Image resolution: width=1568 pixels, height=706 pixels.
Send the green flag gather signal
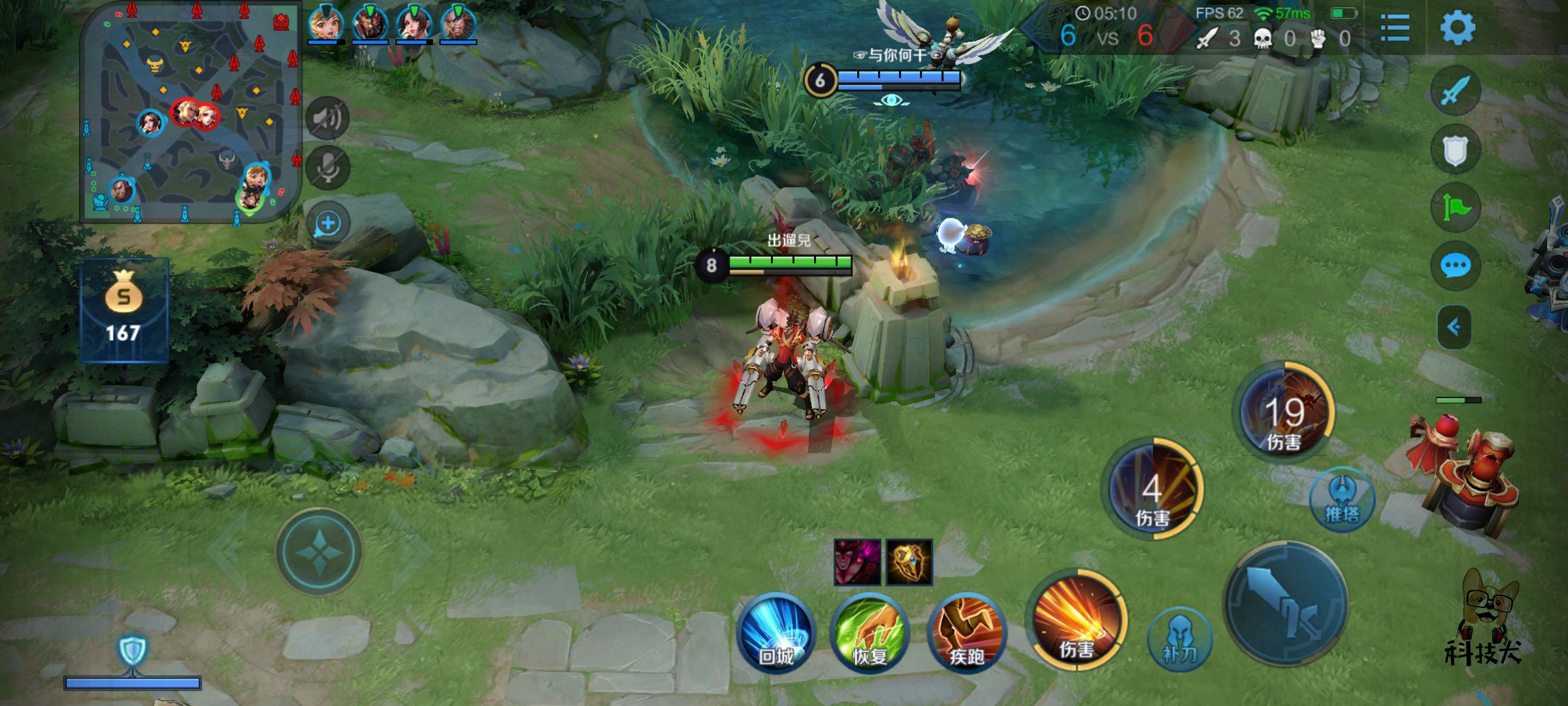pyautogui.click(x=1455, y=208)
